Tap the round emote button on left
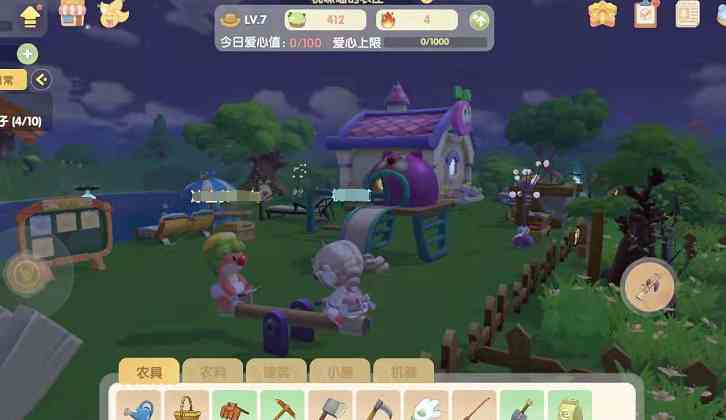This screenshot has width=726, height=420. (x=28, y=272)
